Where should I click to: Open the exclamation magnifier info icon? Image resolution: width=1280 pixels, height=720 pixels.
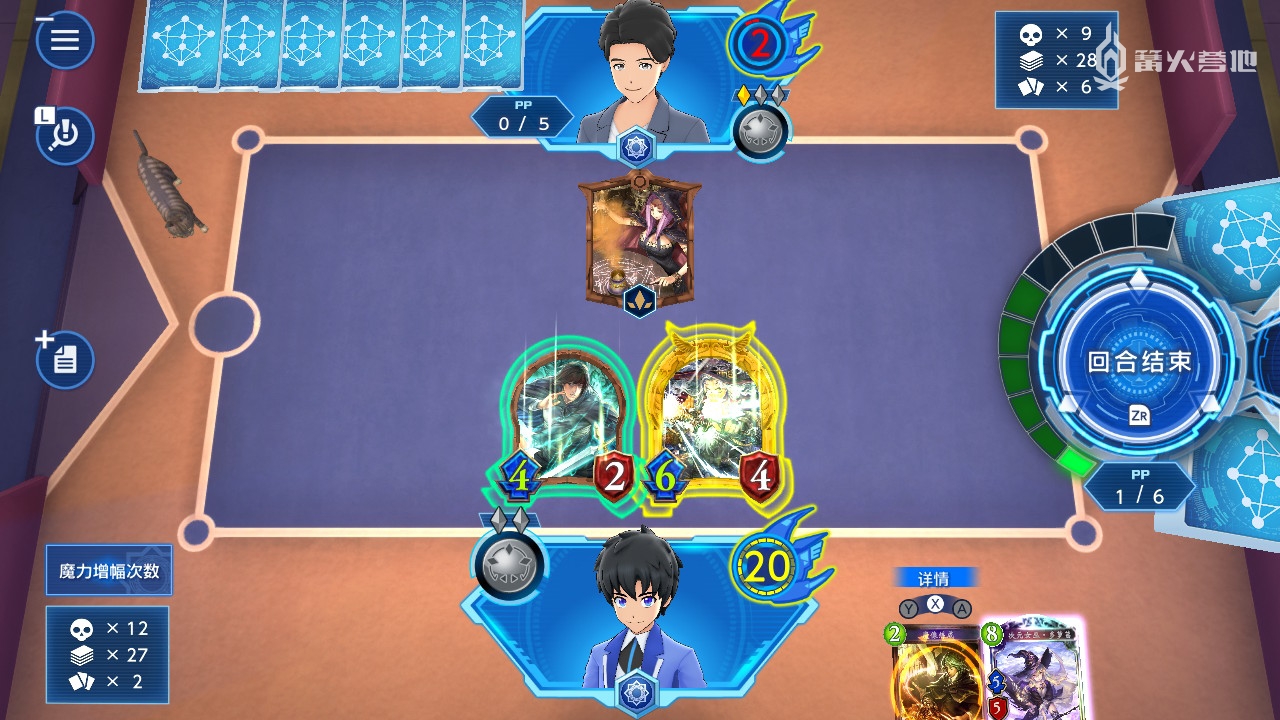pyautogui.click(x=65, y=135)
